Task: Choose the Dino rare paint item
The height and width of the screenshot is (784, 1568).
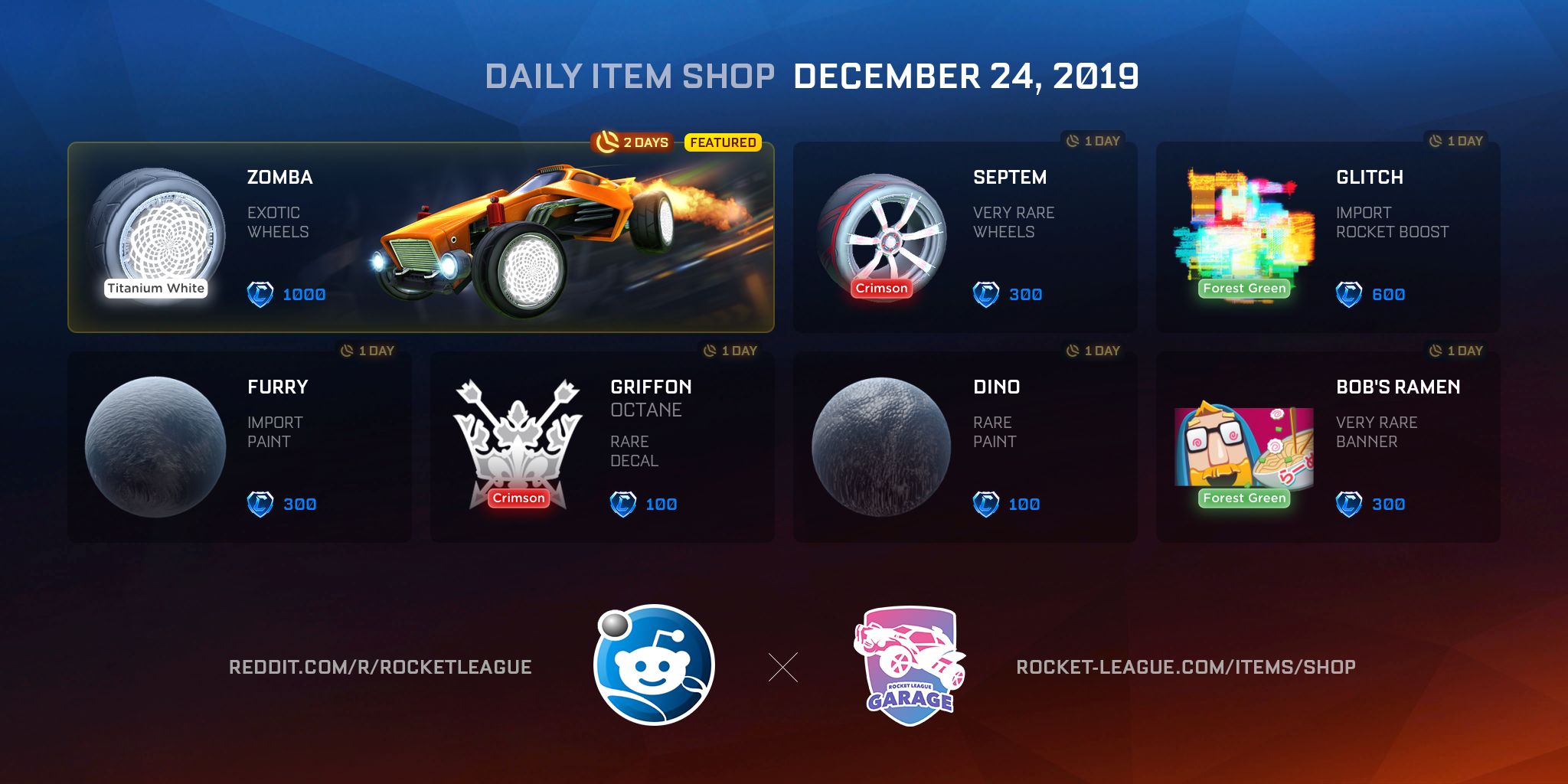Action: coord(965,447)
